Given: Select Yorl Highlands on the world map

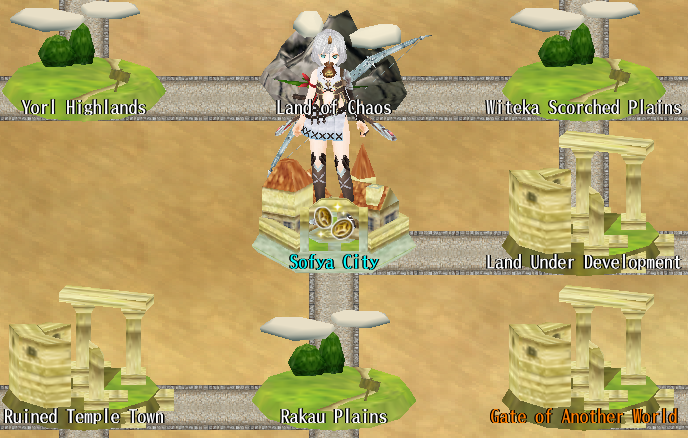Looking at the screenshot, I should tap(84, 70).
